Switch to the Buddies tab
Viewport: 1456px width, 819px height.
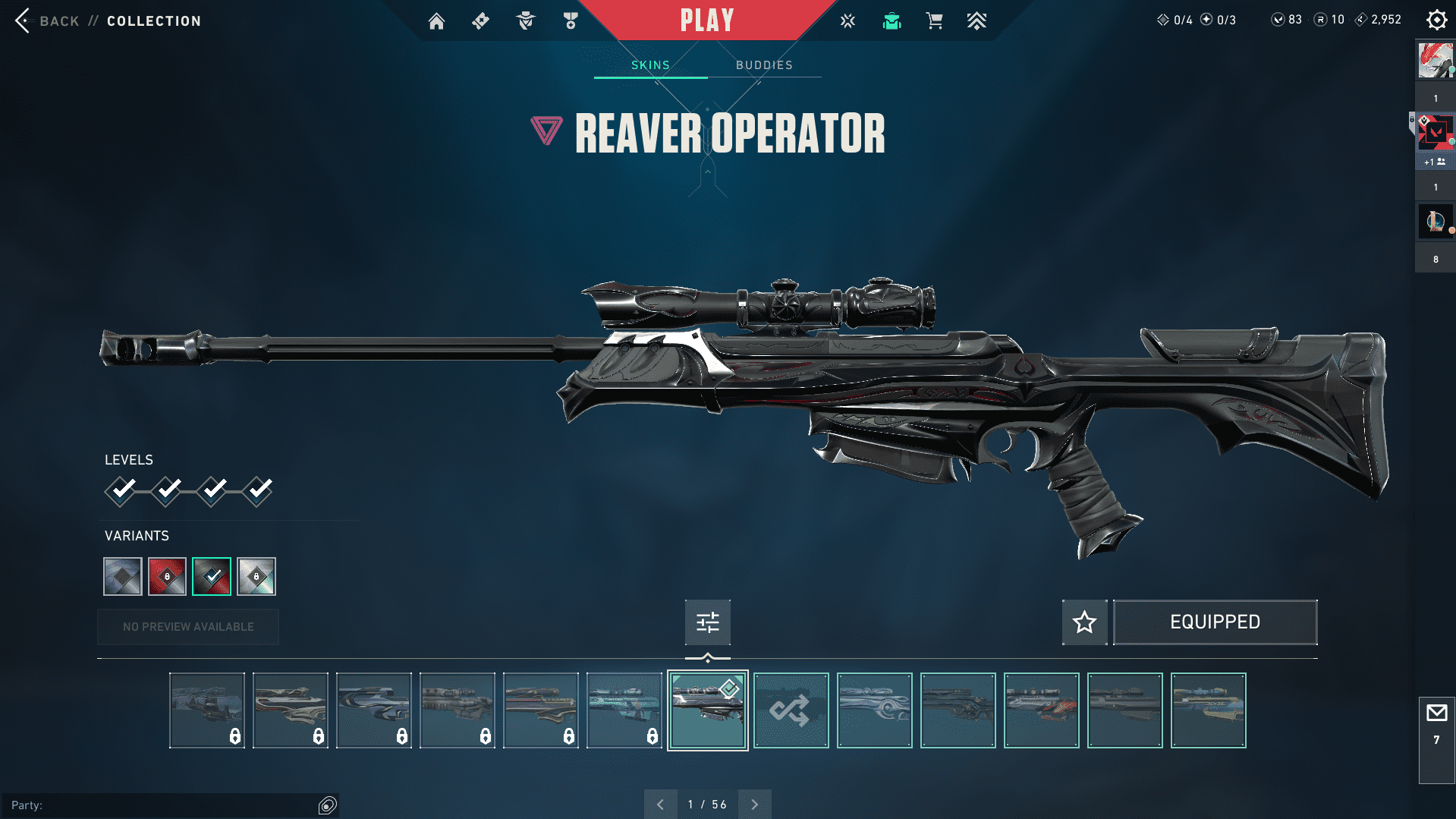(764, 65)
